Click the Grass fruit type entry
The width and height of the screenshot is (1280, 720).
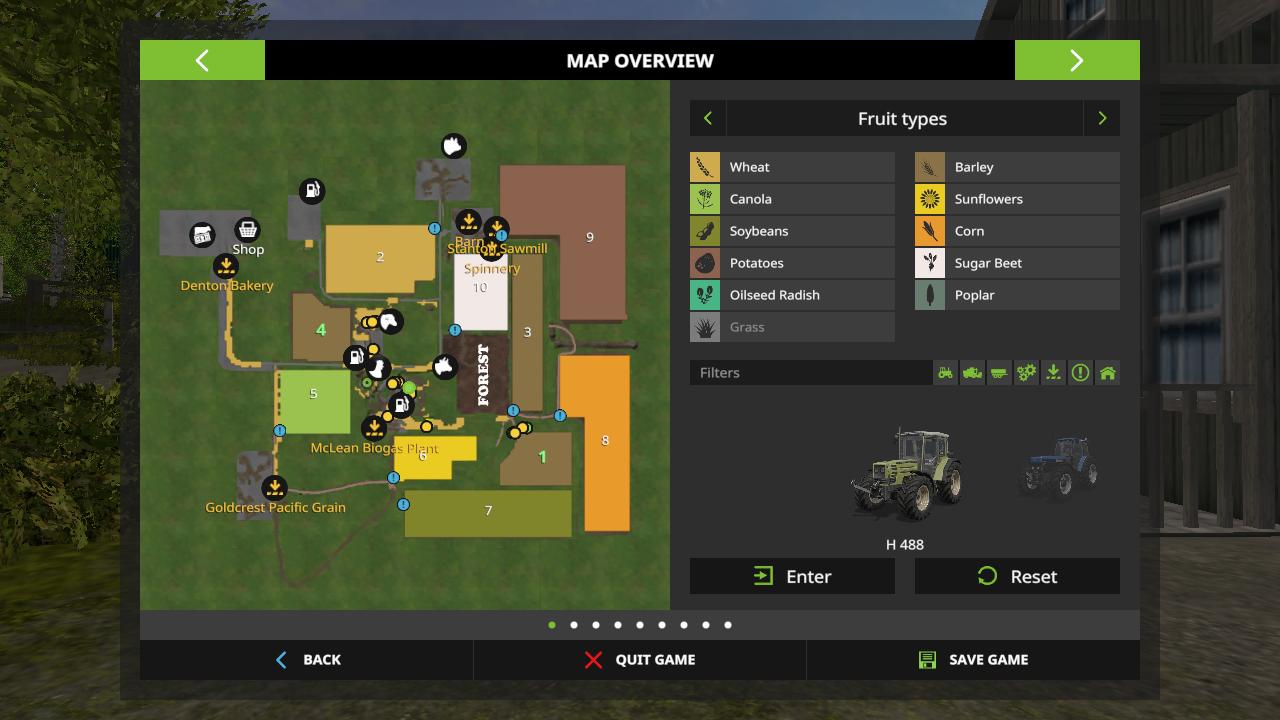click(792, 327)
